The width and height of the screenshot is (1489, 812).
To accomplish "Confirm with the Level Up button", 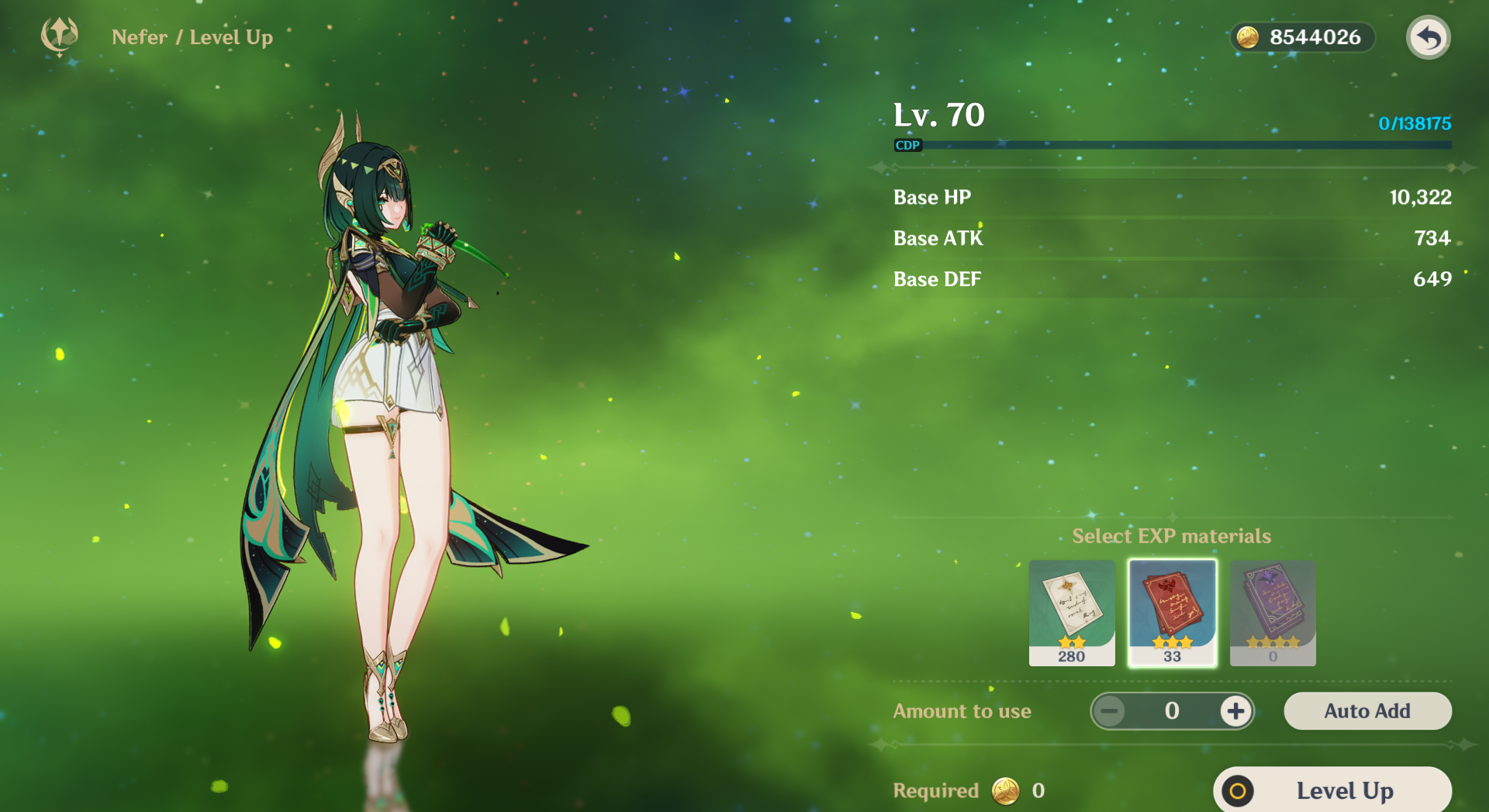I will point(1332,790).
